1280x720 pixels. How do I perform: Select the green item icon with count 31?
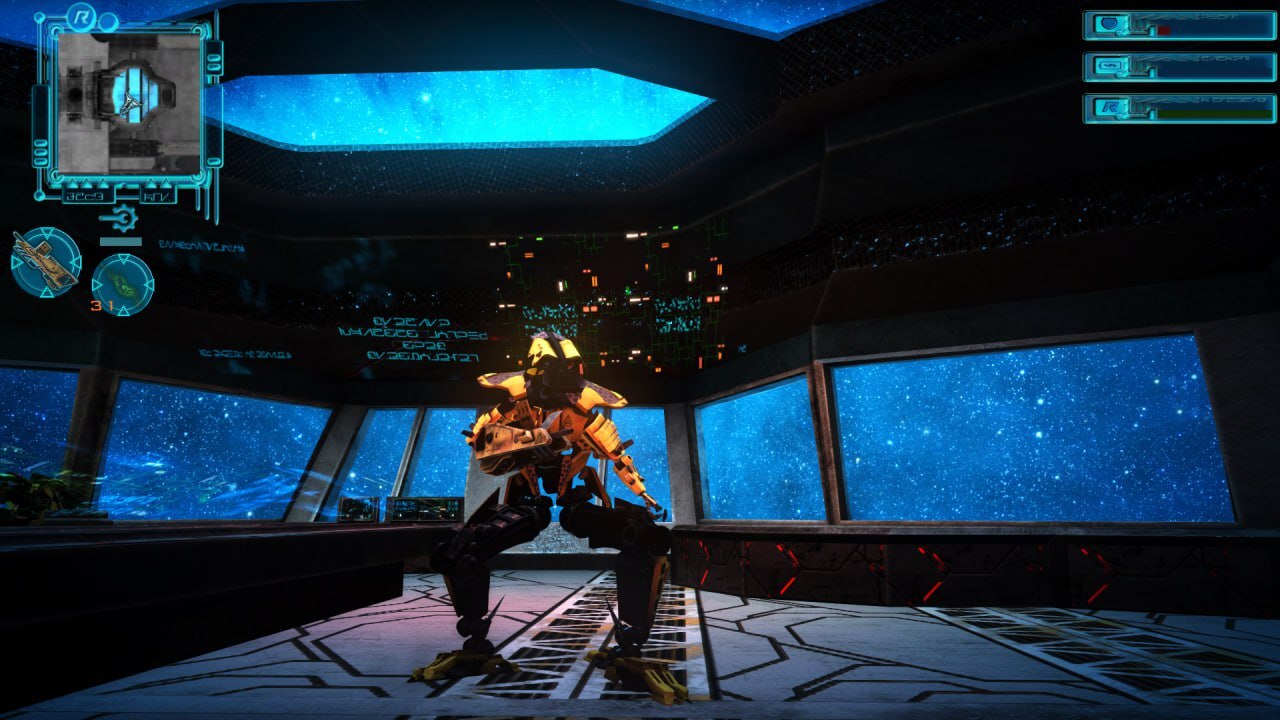point(123,284)
